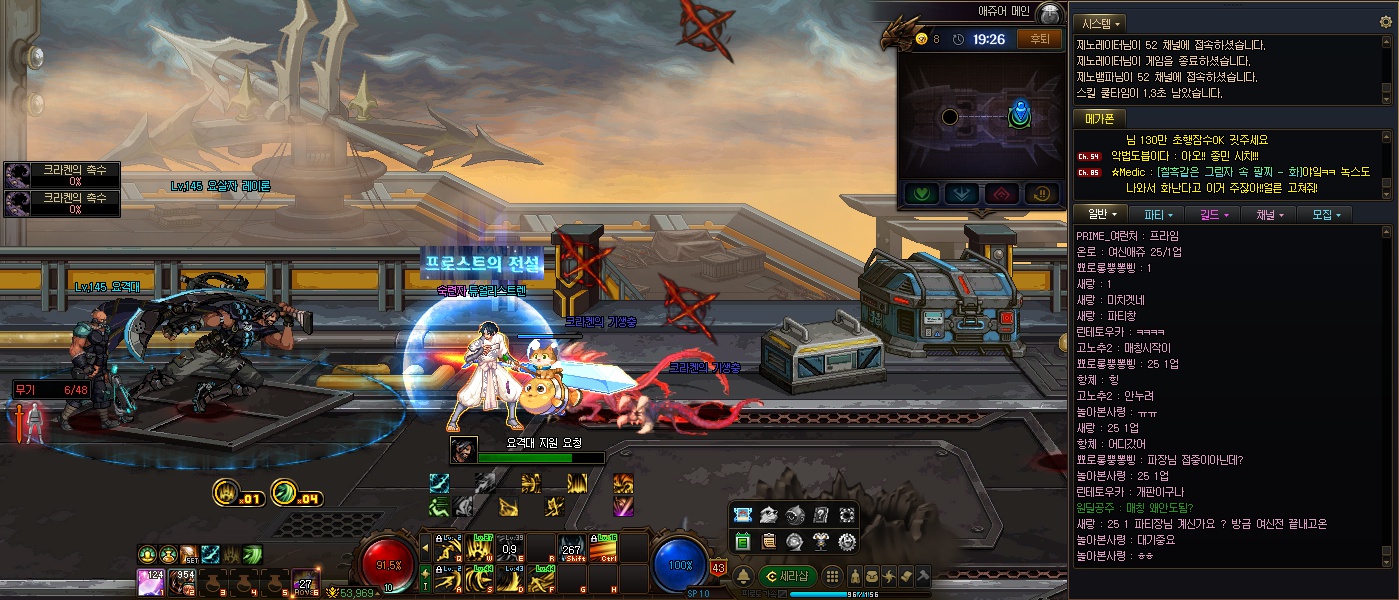The width and height of the screenshot is (1399, 600).
Task: Open the 시스템 dropdown tab
Action: [1100, 22]
